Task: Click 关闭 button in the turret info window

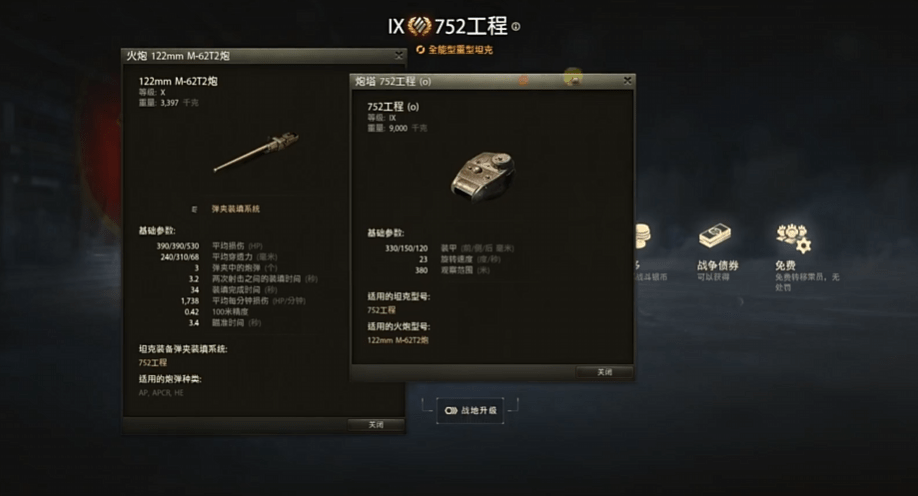Action: (604, 372)
